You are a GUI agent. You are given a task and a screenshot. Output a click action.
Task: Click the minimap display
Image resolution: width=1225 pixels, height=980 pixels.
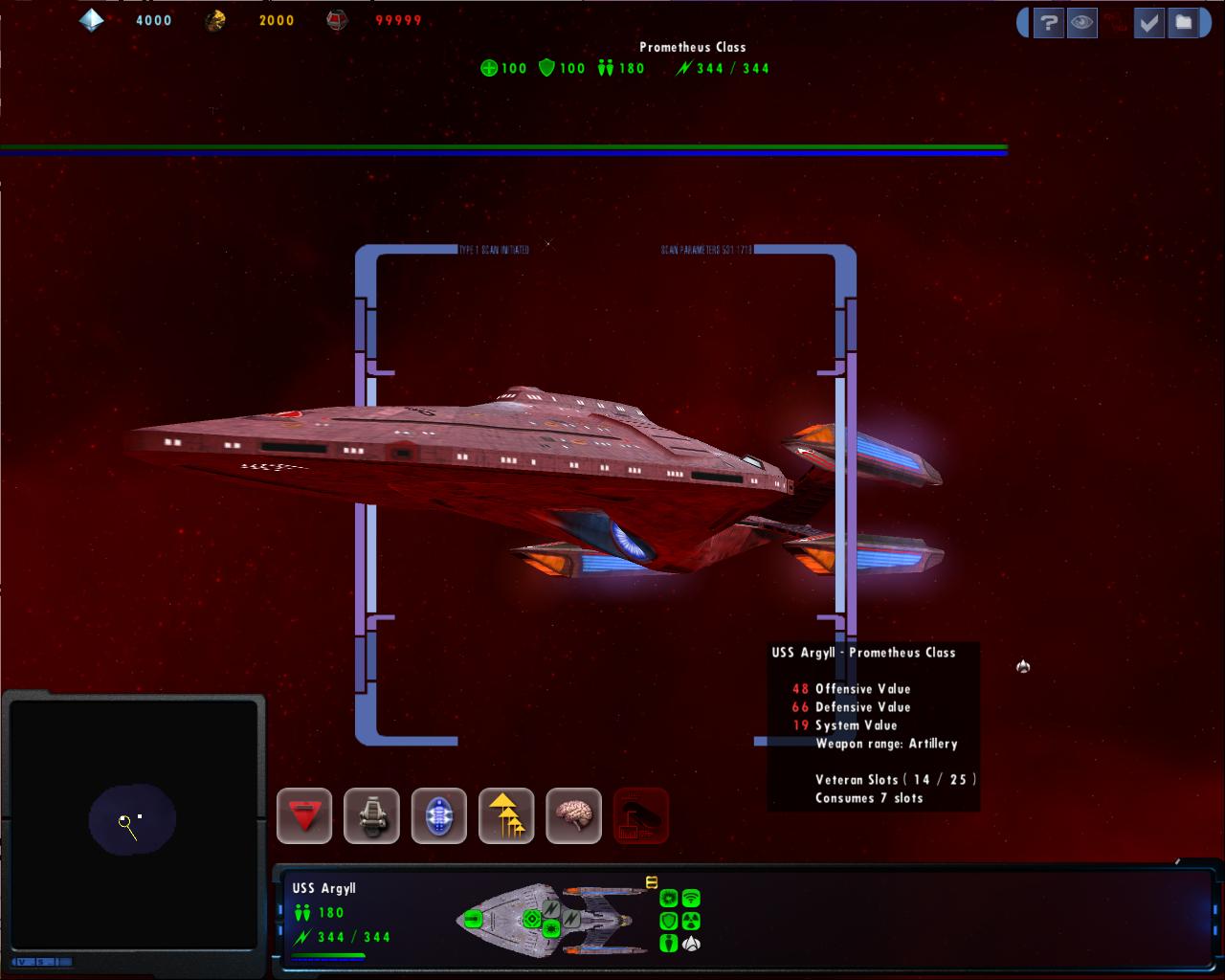click(x=132, y=821)
